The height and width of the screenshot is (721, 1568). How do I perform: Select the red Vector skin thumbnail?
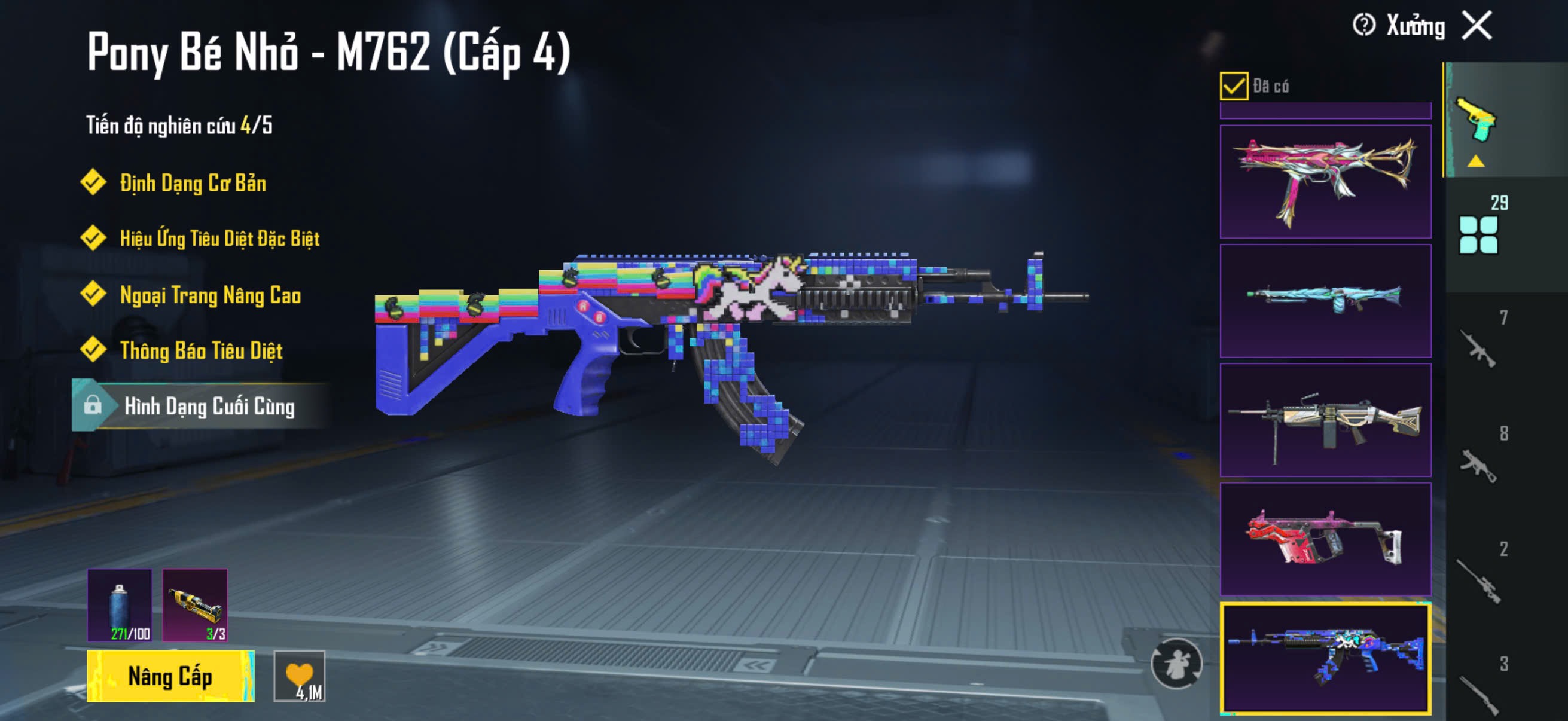(x=1325, y=539)
